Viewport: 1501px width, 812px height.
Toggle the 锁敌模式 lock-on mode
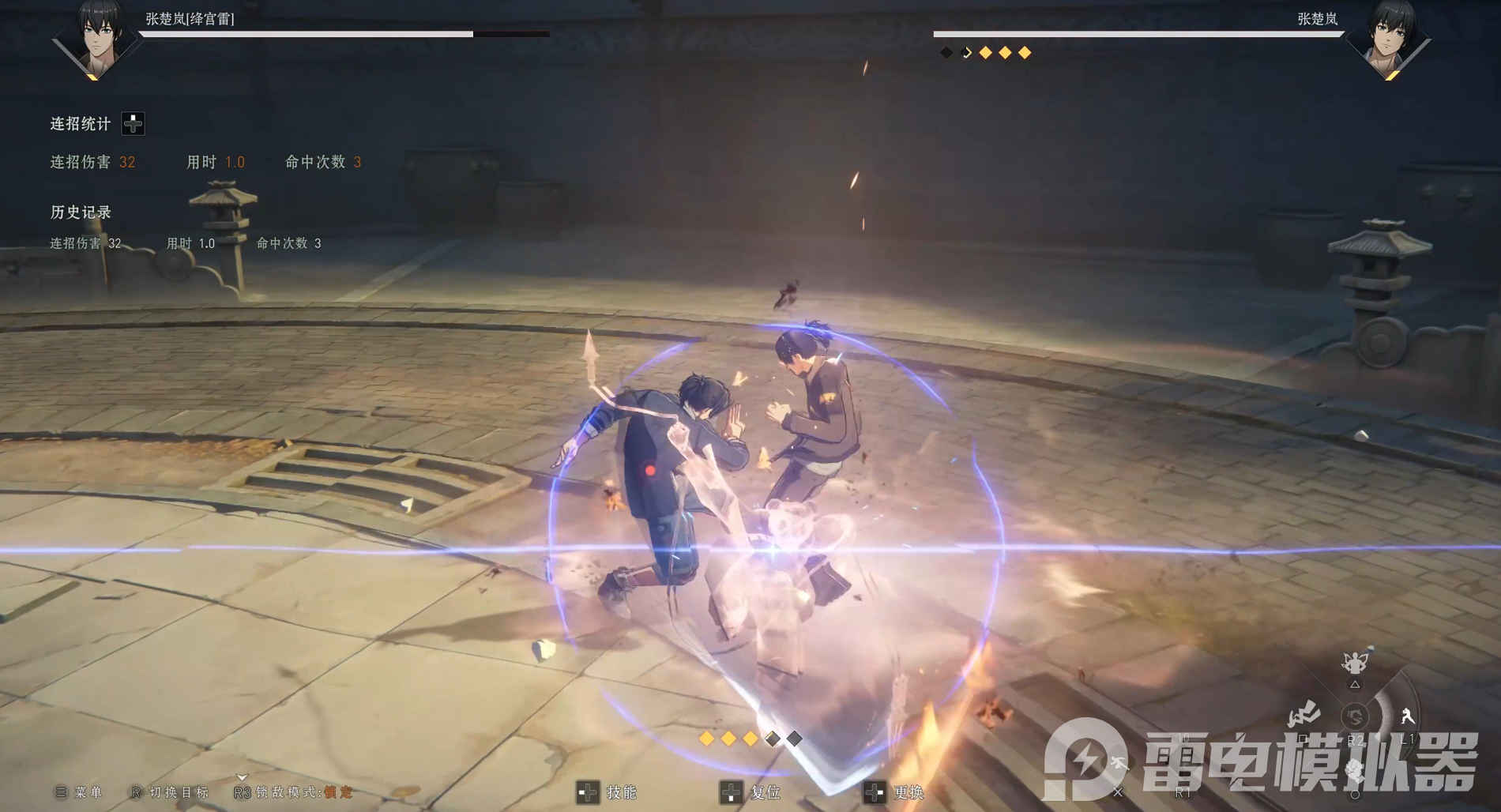(x=294, y=791)
